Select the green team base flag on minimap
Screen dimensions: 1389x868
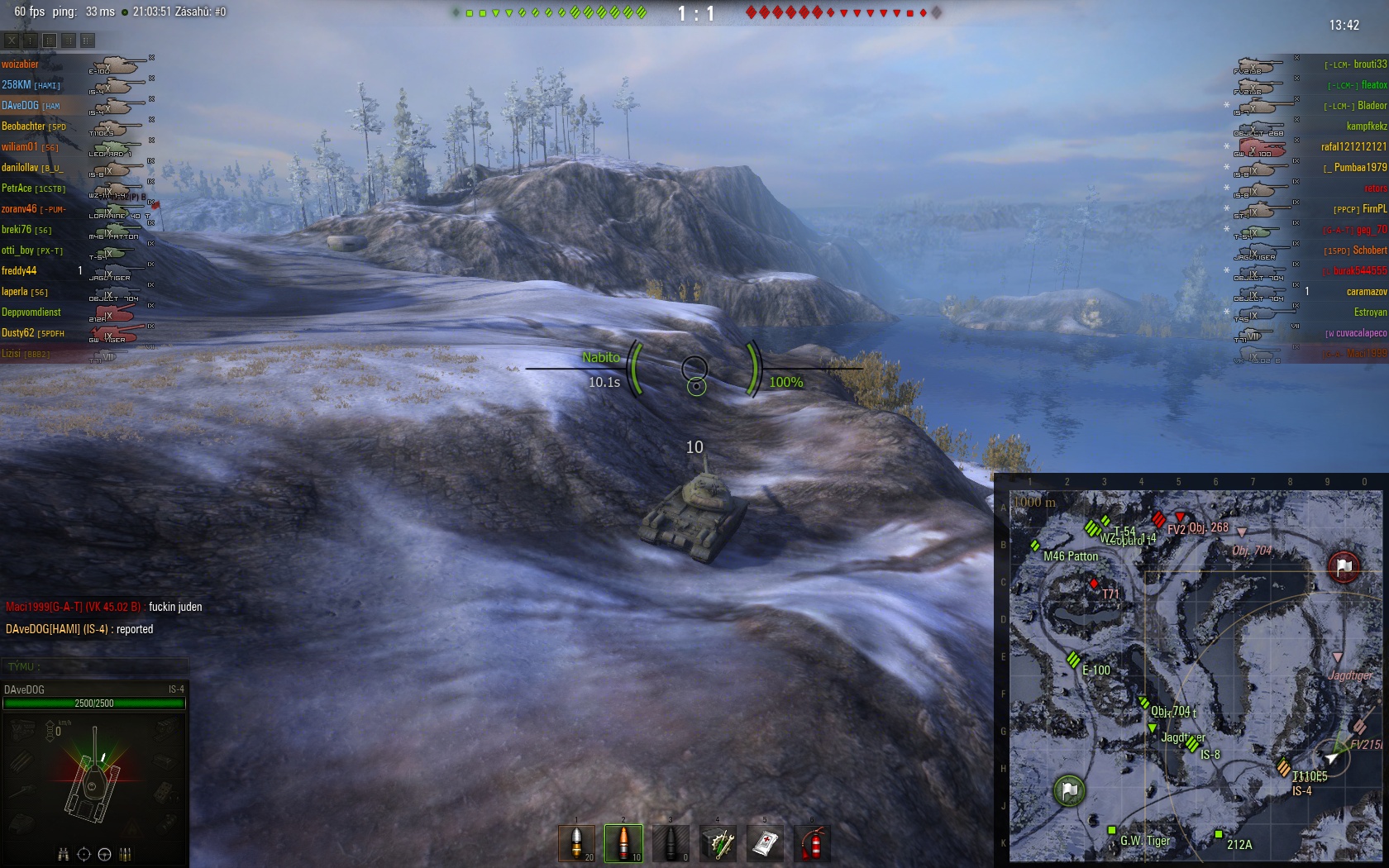pyautogui.click(x=1069, y=790)
